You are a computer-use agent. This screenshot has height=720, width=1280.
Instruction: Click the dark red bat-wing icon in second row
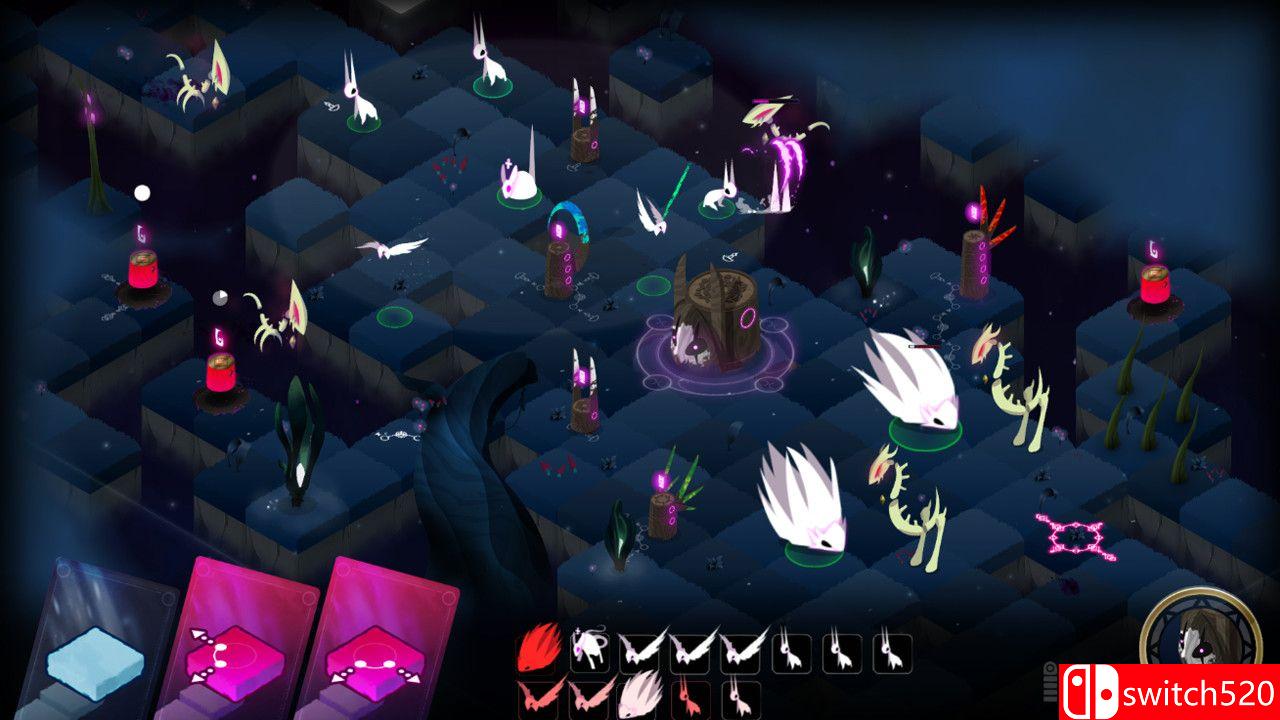[x=538, y=695]
